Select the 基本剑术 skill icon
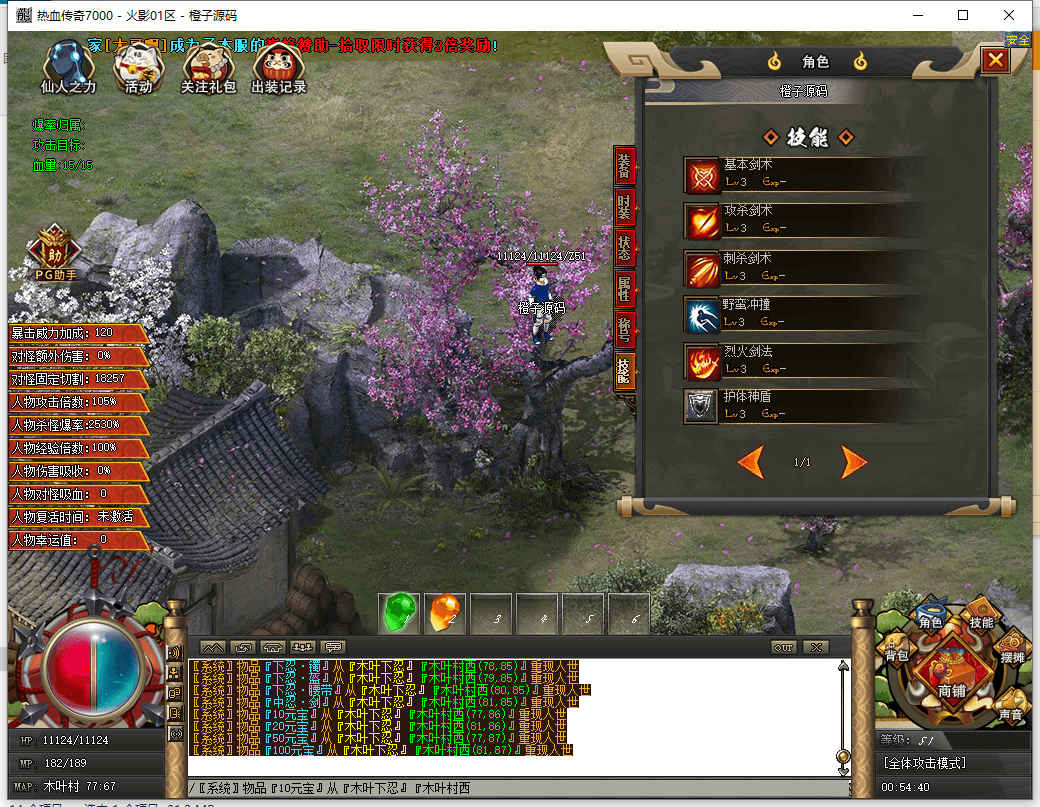 point(702,176)
